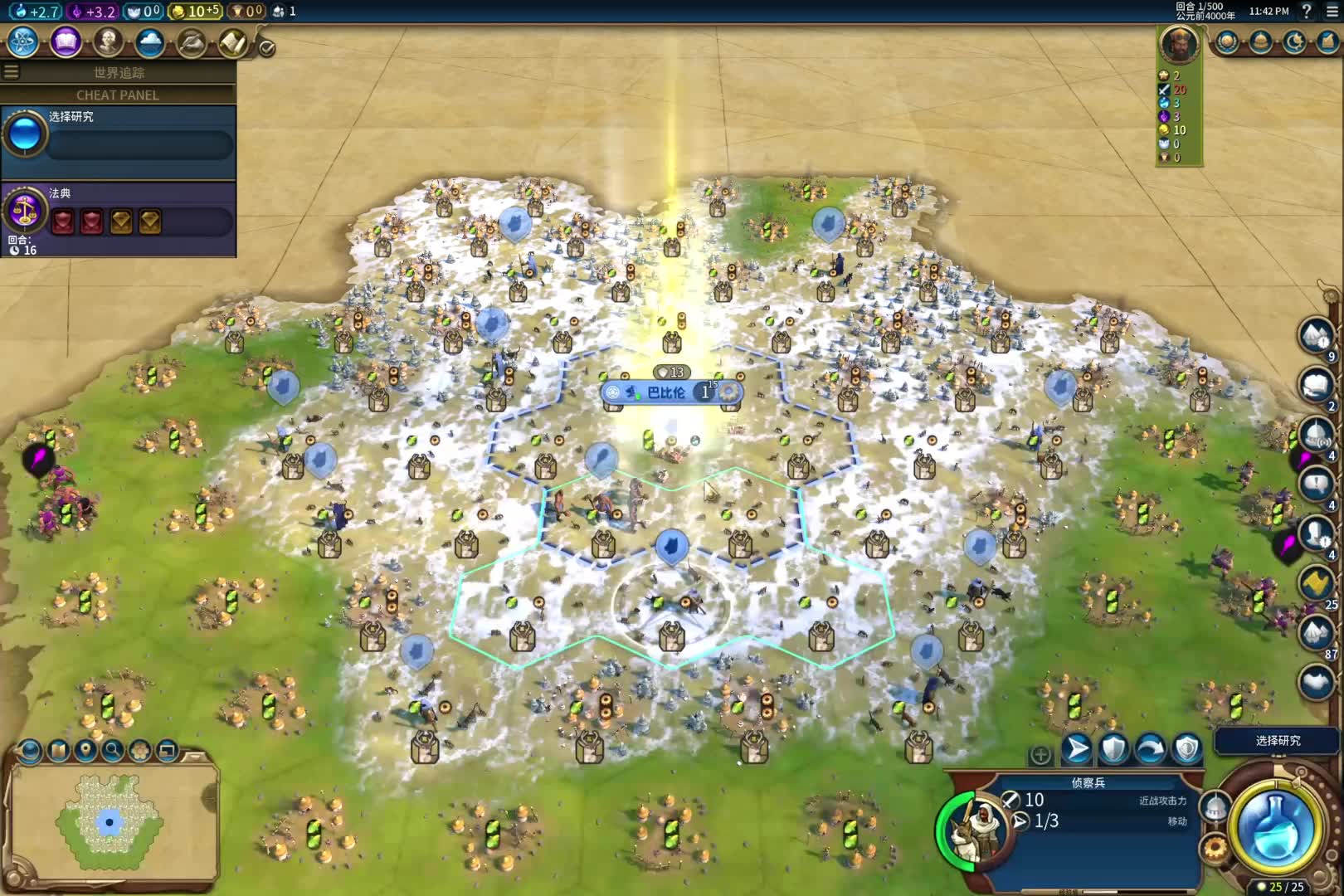Open the game menu hamburger button
The height and width of the screenshot is (896, 1344).
[1332, 11]
